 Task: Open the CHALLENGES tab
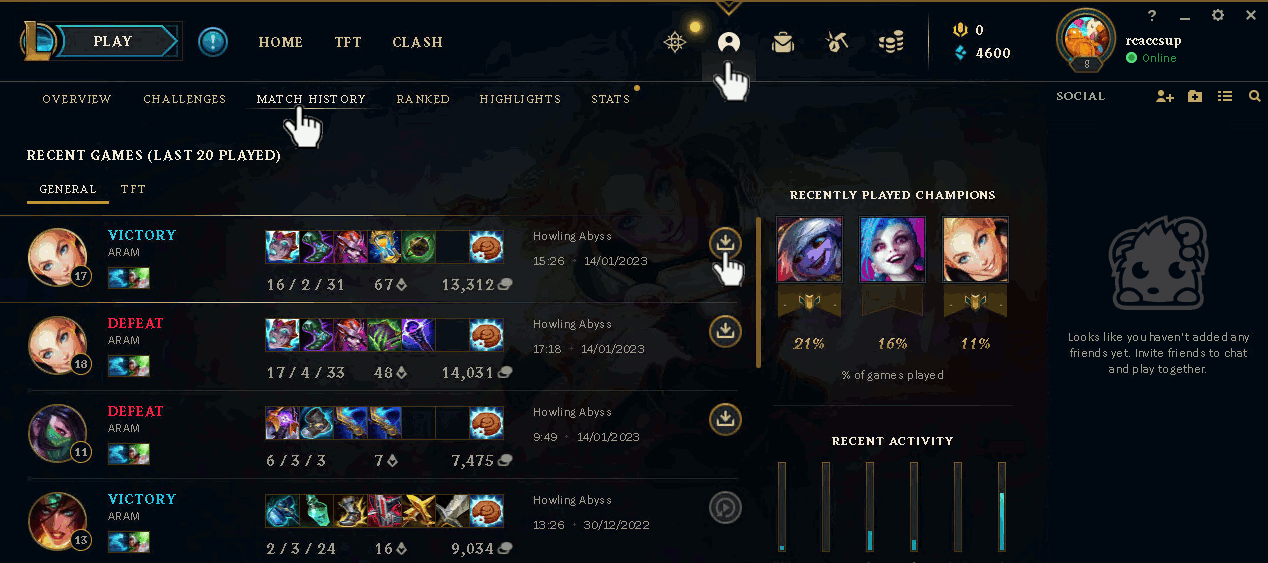[x=184, y=99]
